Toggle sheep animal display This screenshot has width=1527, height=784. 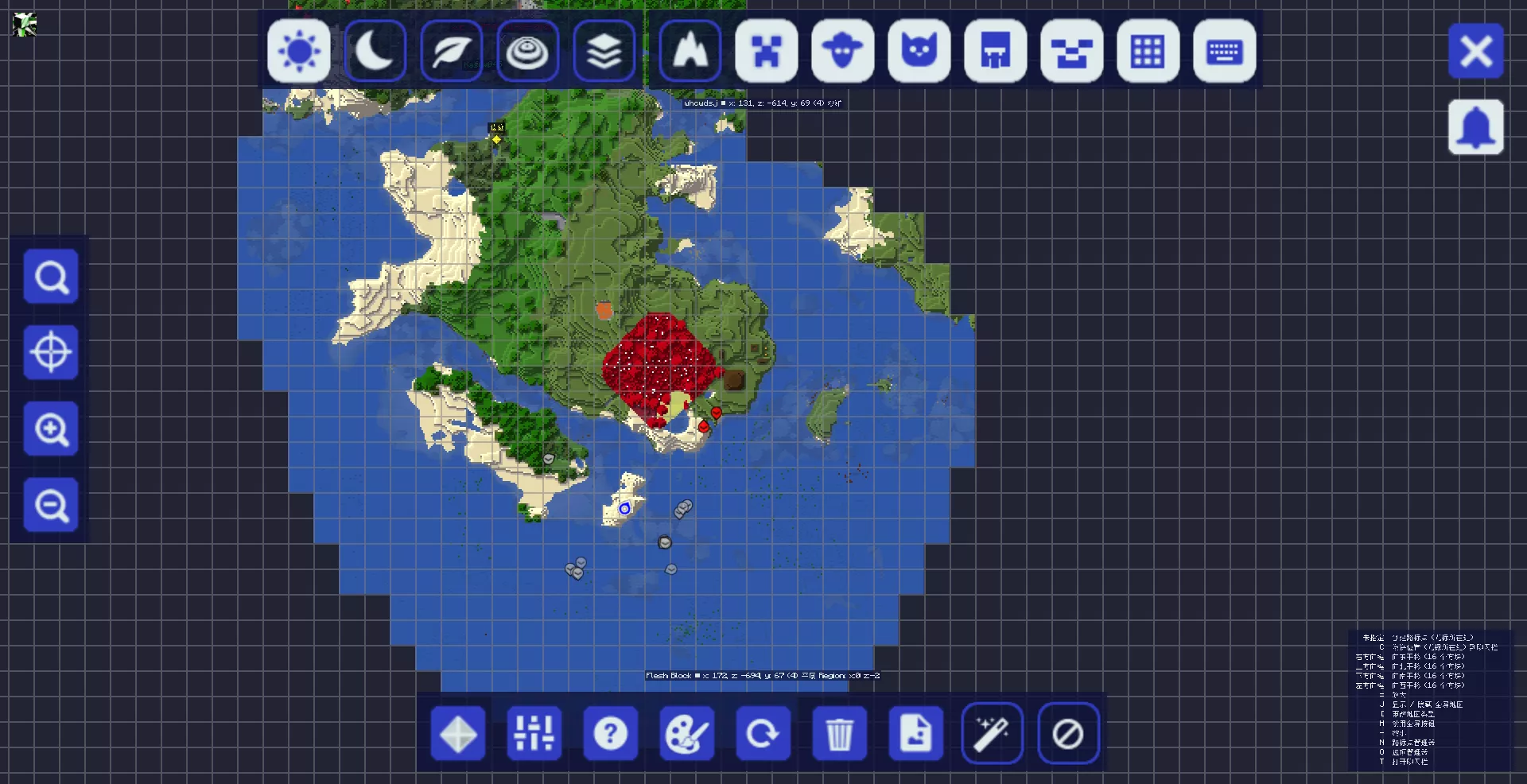pyautogui.click(x=843, y=52)
